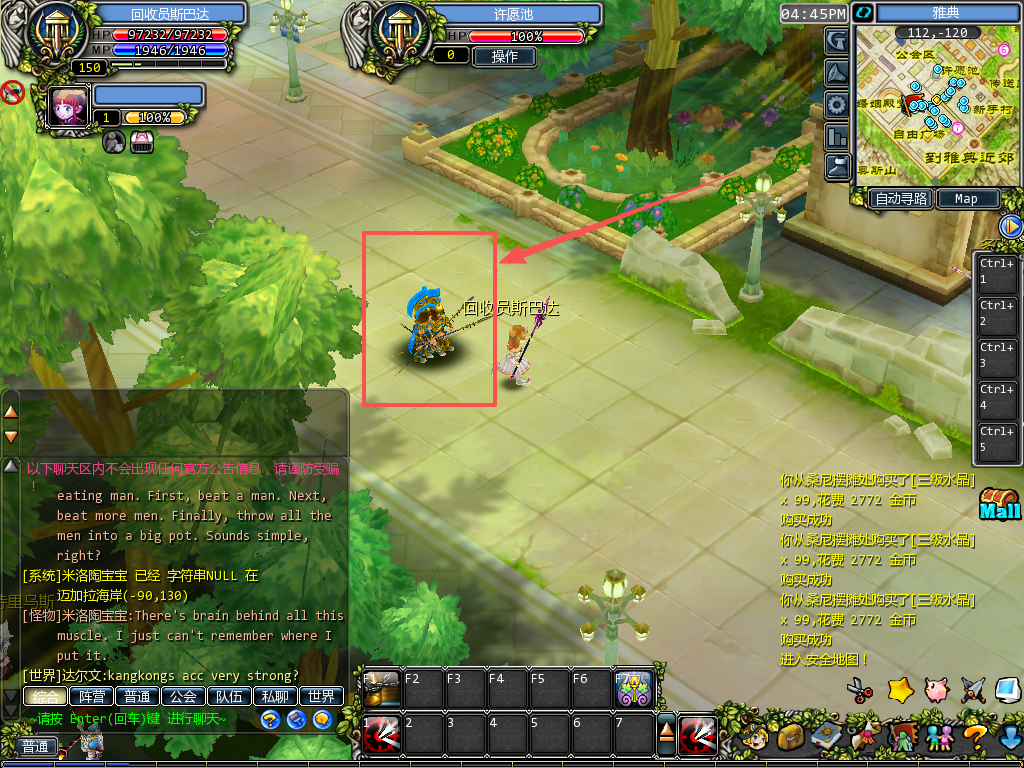Select the 私聊 private chat tab
This screenshot has height=768, width=1024.
click(275, 697)
